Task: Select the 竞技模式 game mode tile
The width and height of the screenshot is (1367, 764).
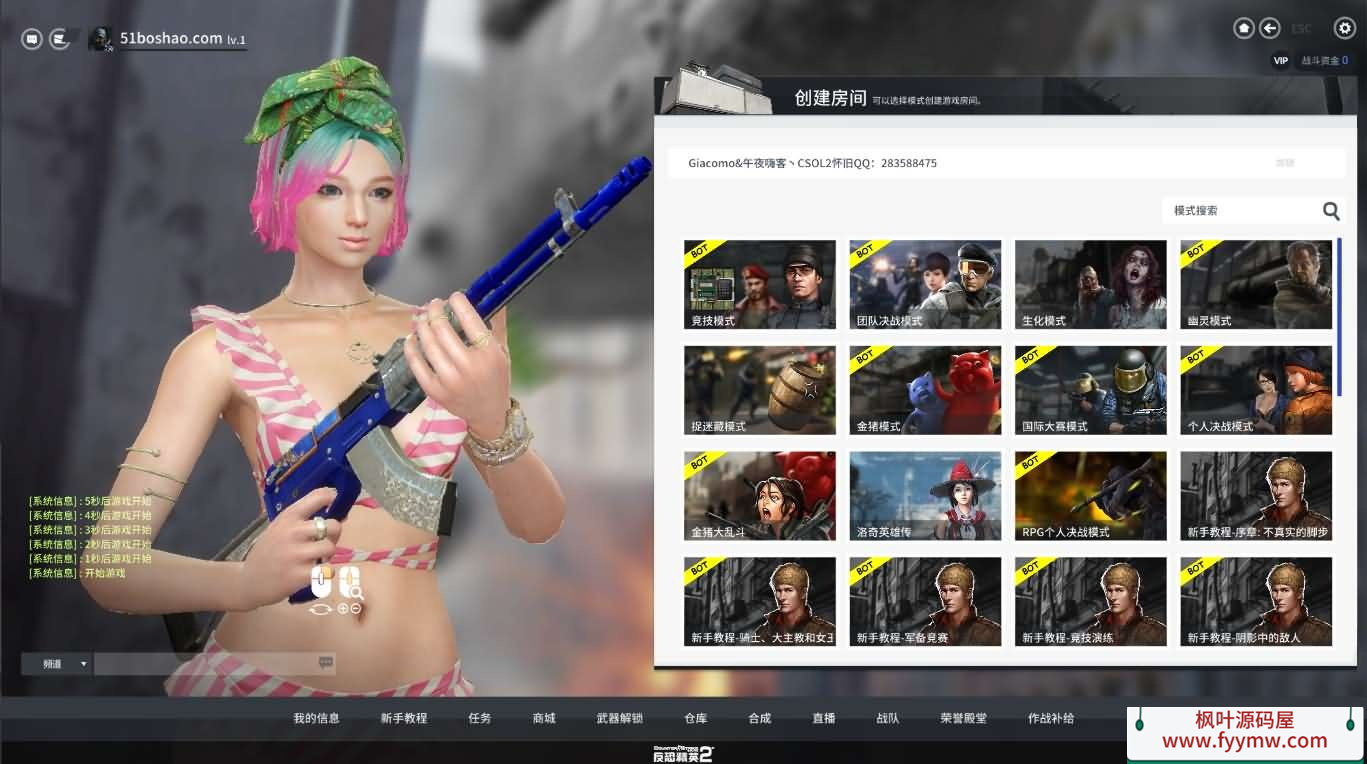Action: point(759,284)
